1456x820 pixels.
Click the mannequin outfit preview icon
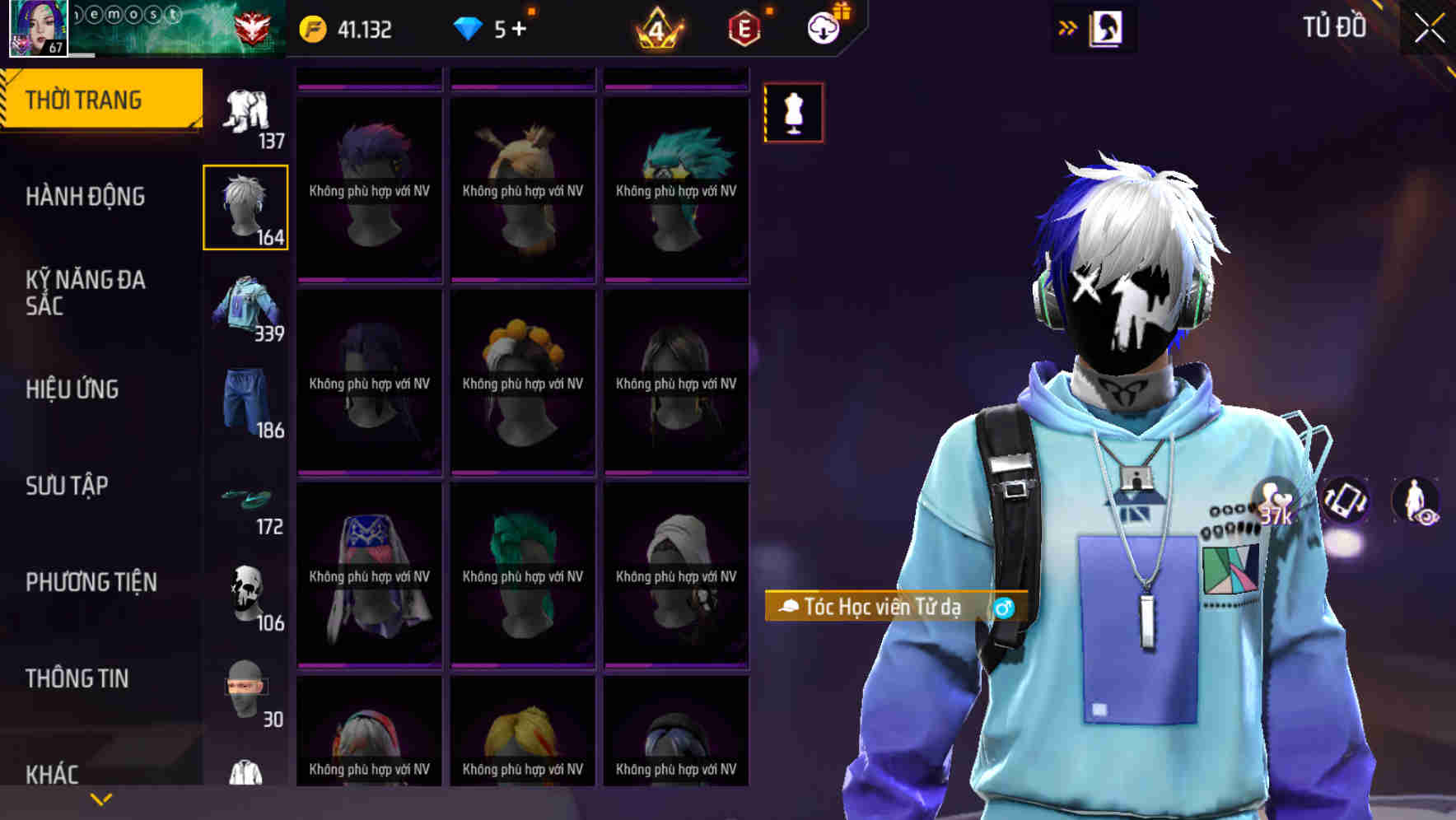point(793,113)
